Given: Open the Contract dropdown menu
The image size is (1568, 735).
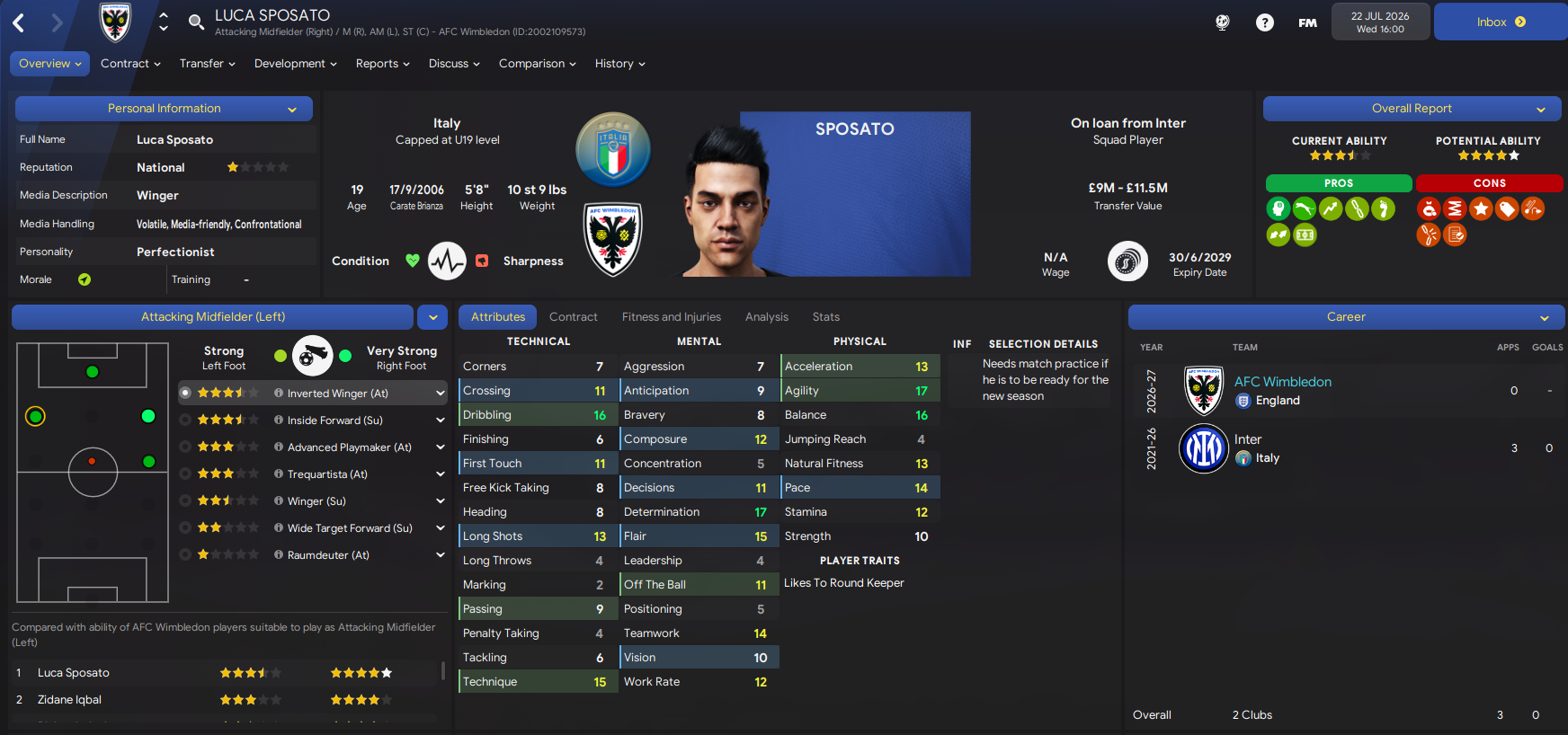Looking at the screenshot, I should 130,64.
